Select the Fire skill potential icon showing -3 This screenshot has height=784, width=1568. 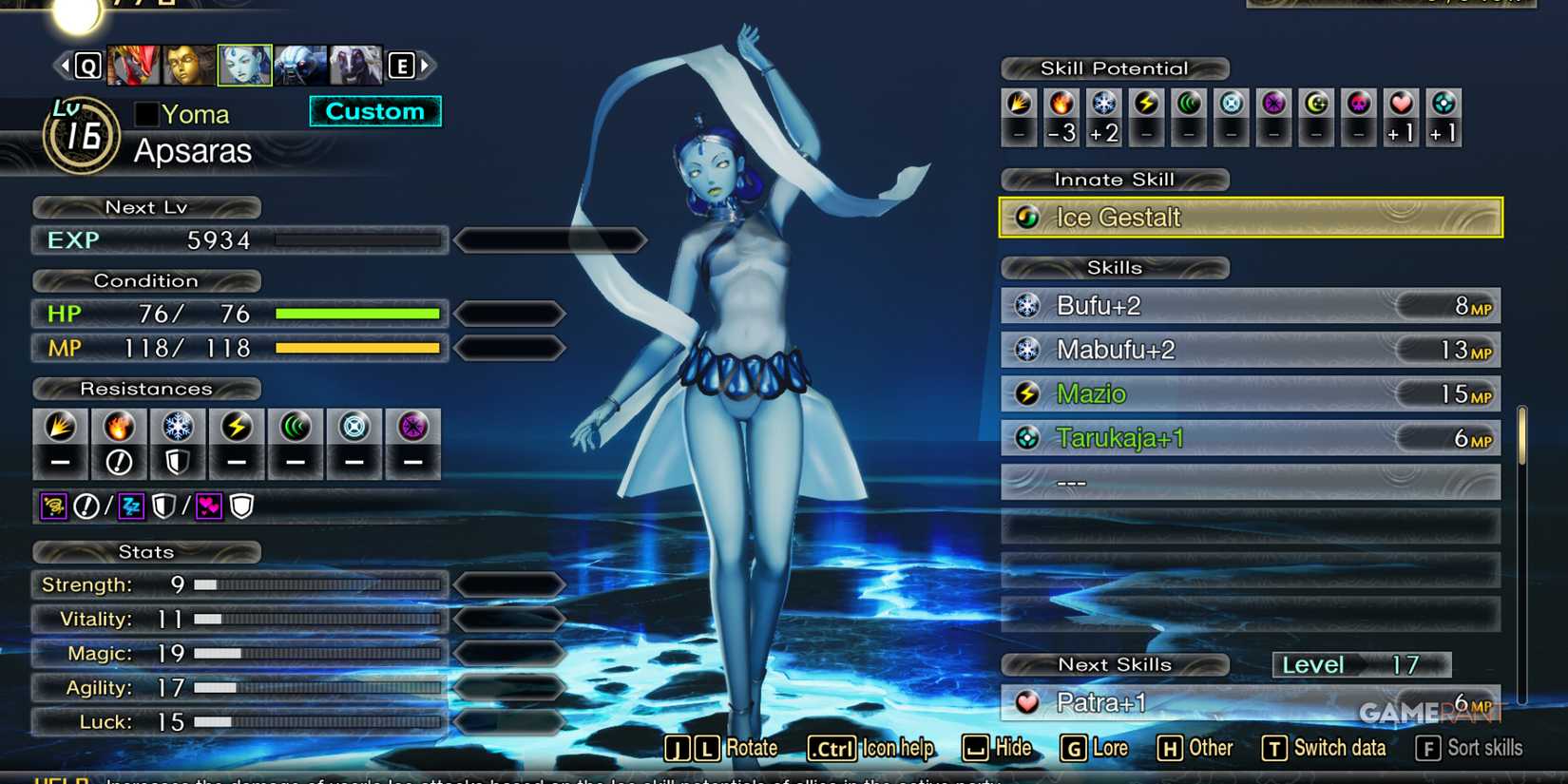click(1061, 116)
